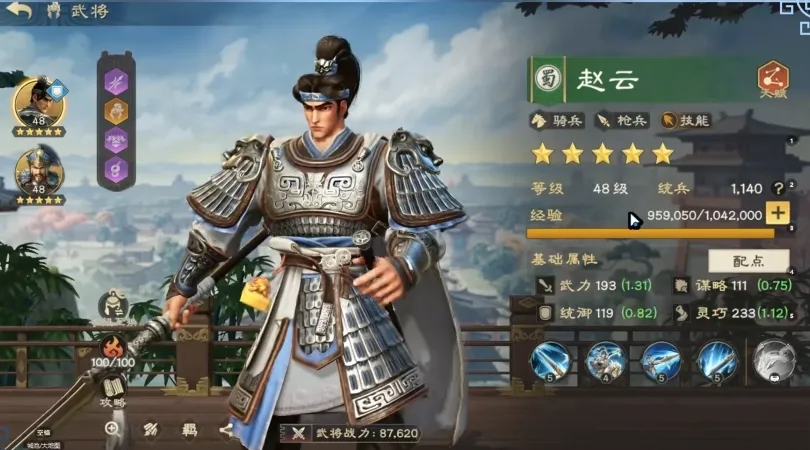Go back using the top-left return arrow

20,12
